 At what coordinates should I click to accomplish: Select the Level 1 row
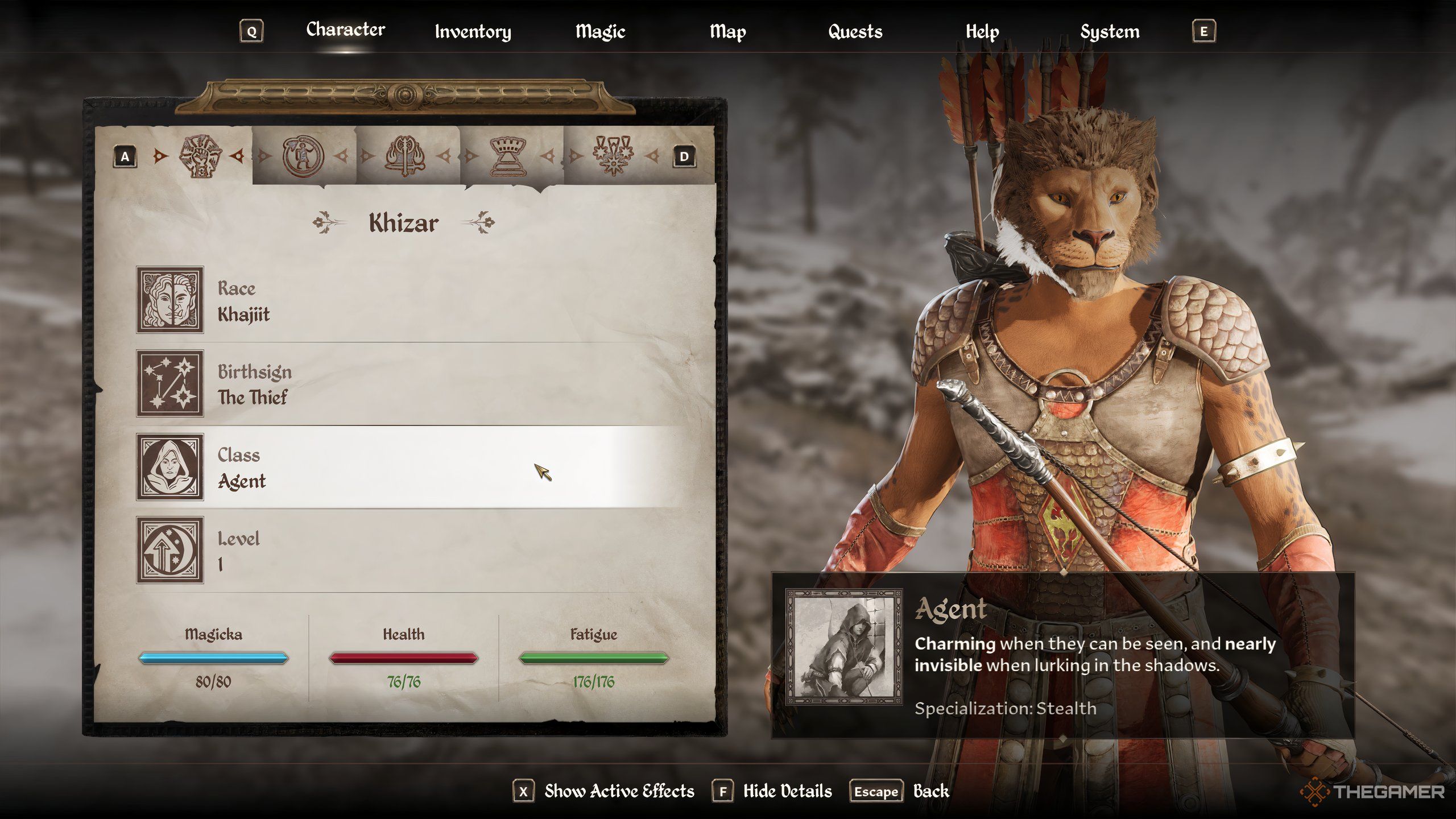click(409, 551)
